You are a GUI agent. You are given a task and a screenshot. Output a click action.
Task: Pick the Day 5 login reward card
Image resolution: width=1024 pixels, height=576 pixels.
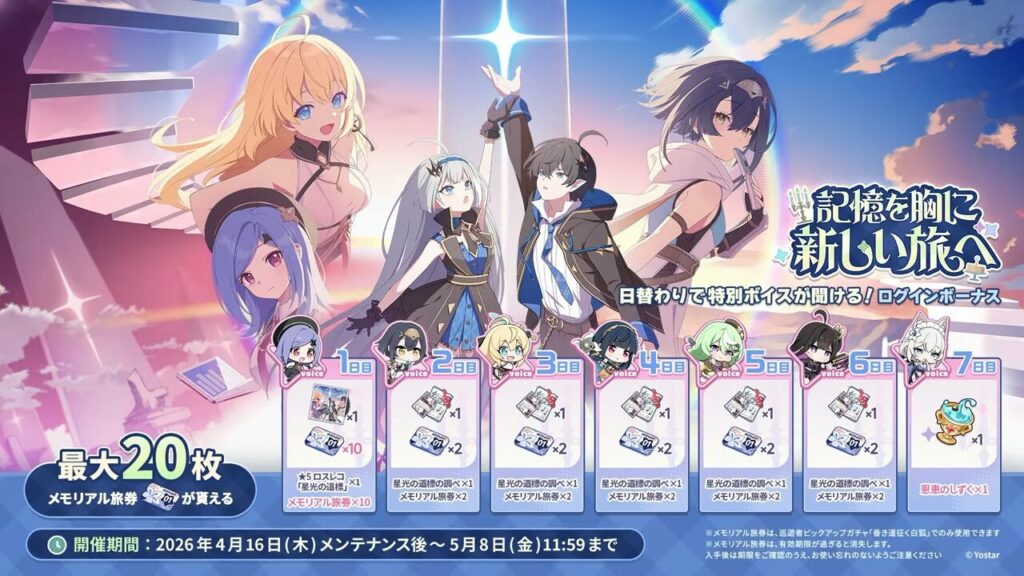tap(745, 440)
